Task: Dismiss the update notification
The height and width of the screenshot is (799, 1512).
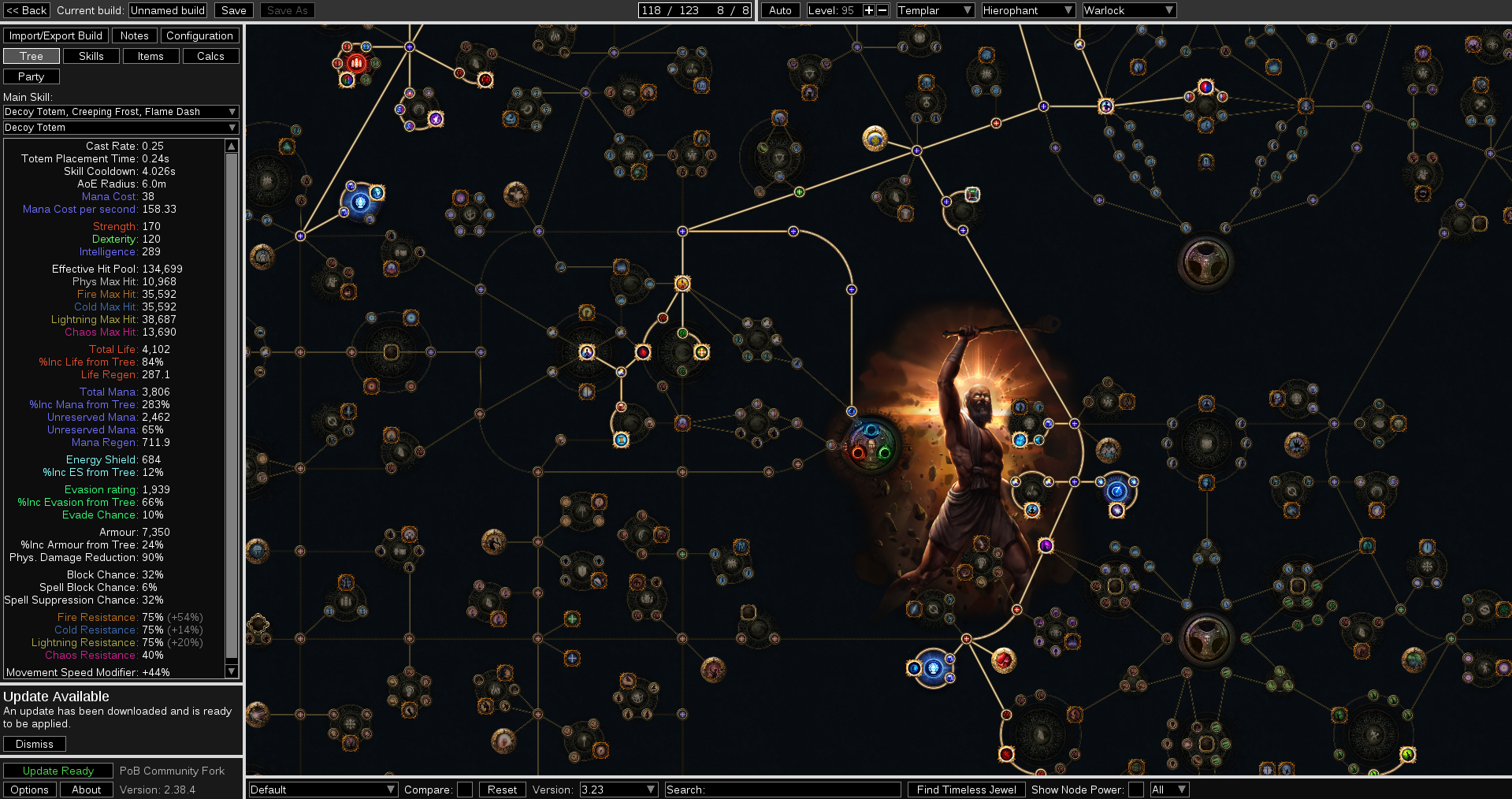Action: coord(34,743)
